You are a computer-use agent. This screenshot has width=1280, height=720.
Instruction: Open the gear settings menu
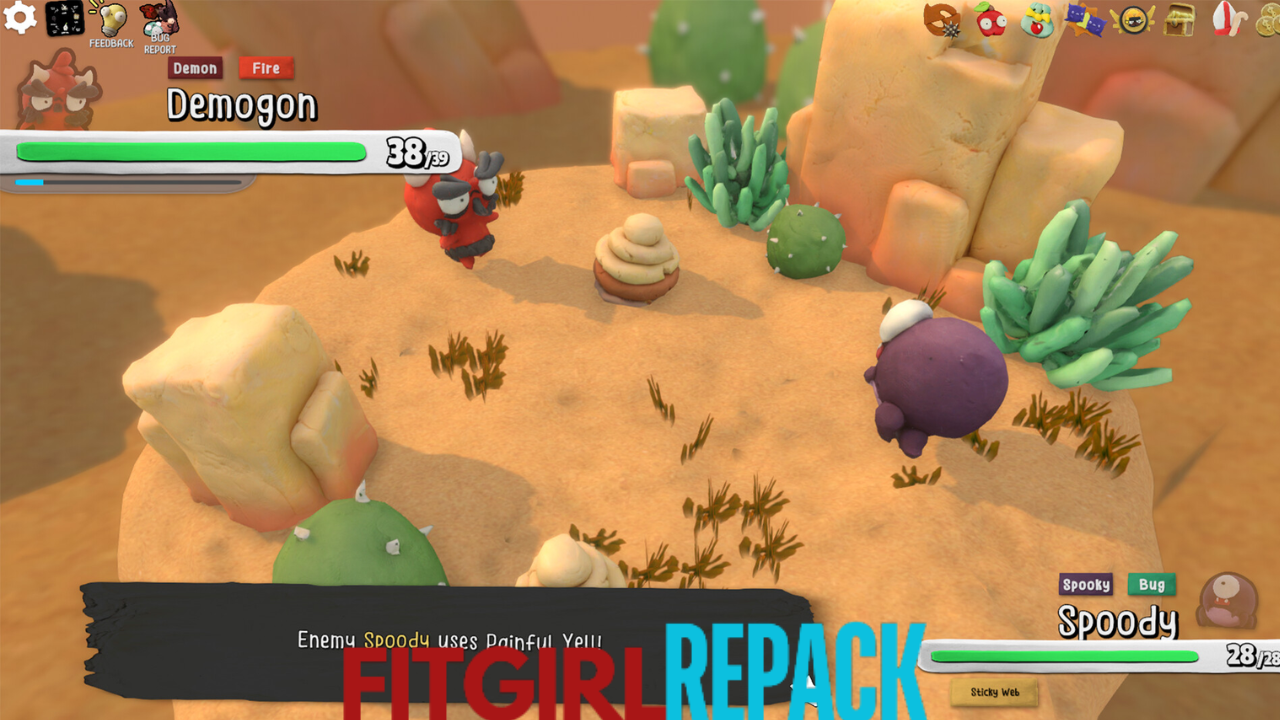20,18
